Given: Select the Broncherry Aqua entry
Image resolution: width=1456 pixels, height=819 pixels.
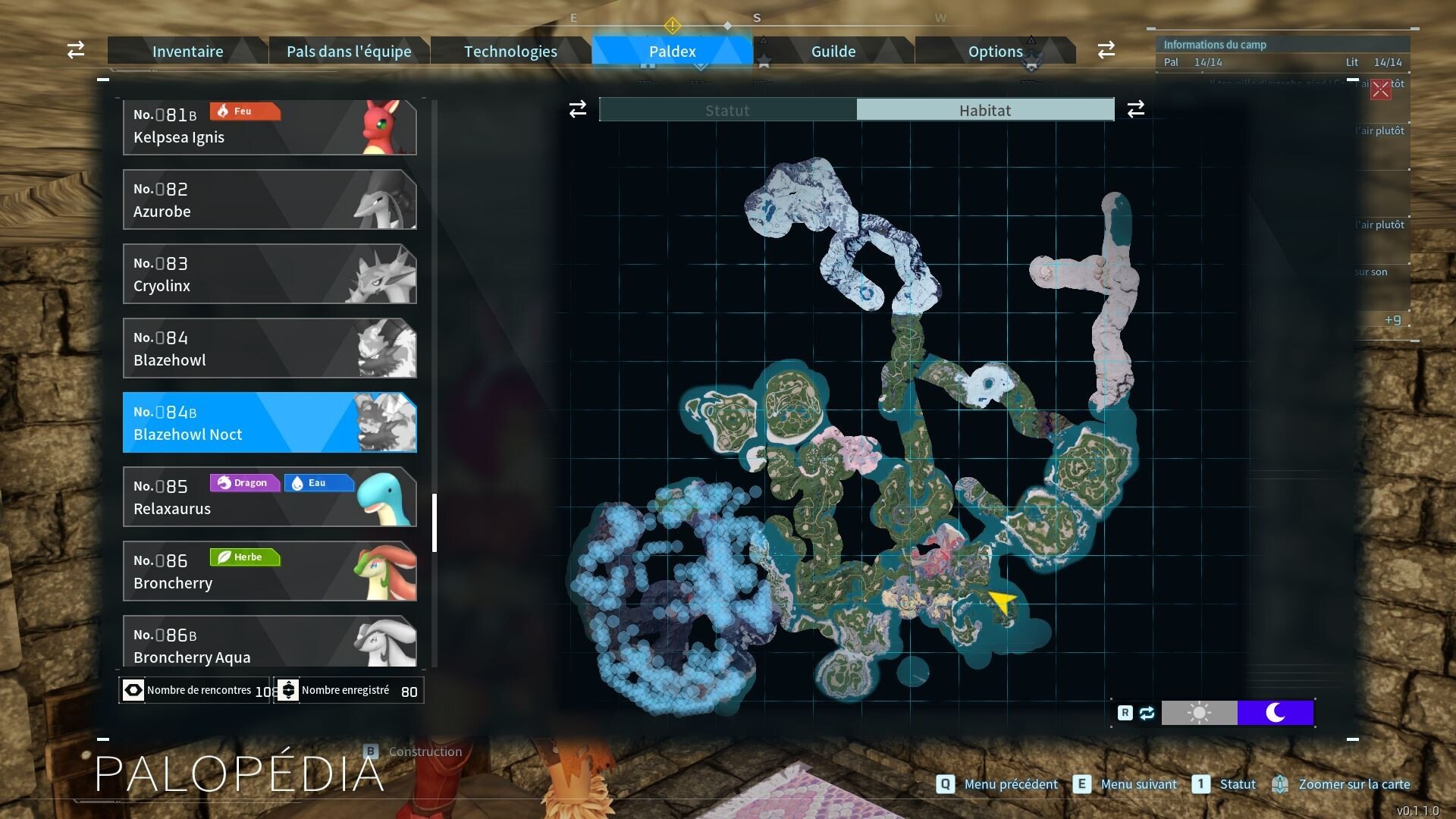Looking at the screenshot, I should pos(269,643).
